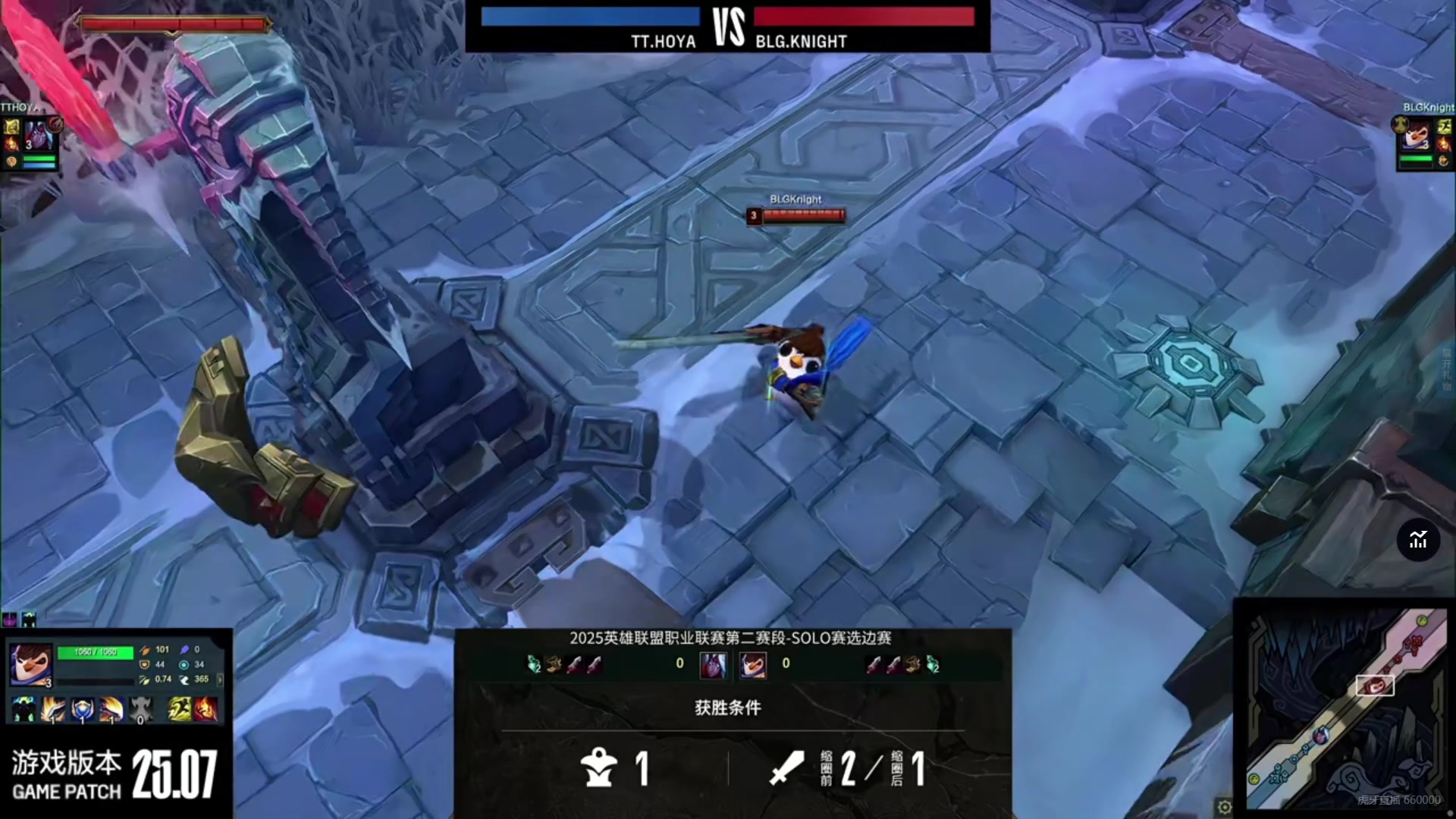Click the Ghost summoner spell icon

[x=179, y=709]
